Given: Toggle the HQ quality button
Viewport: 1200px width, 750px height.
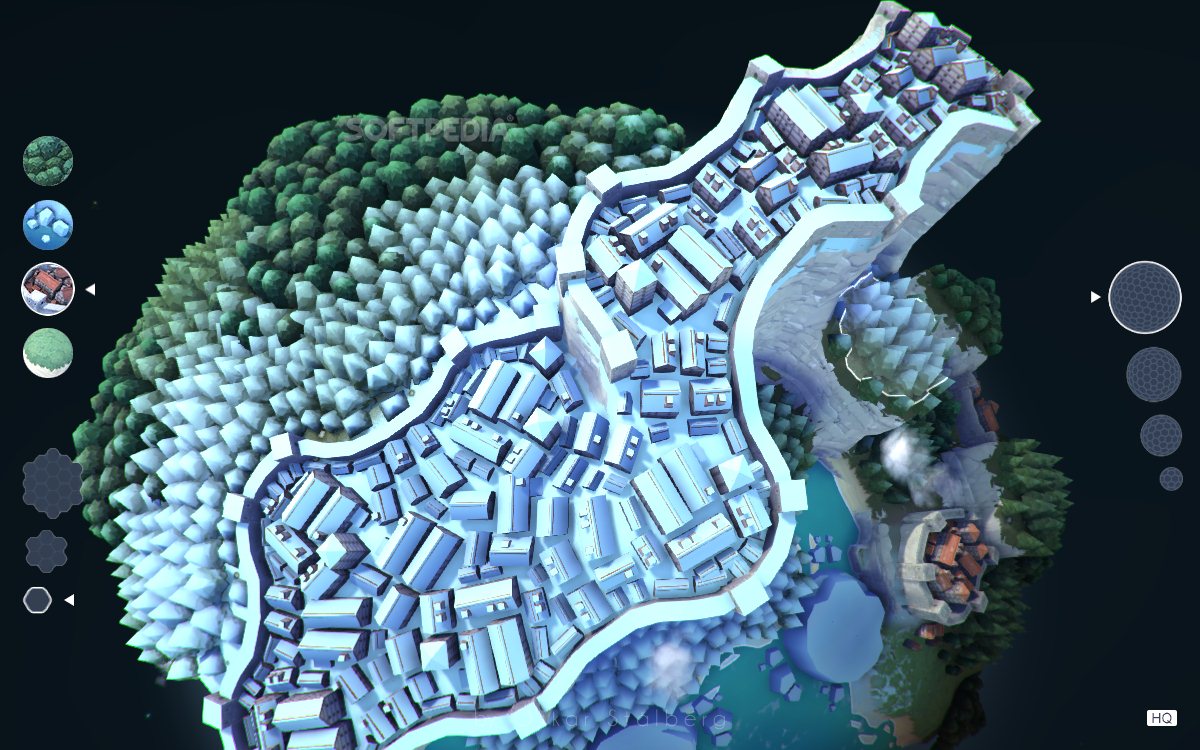Looking at the screenshot, I should coord(1161,718).
